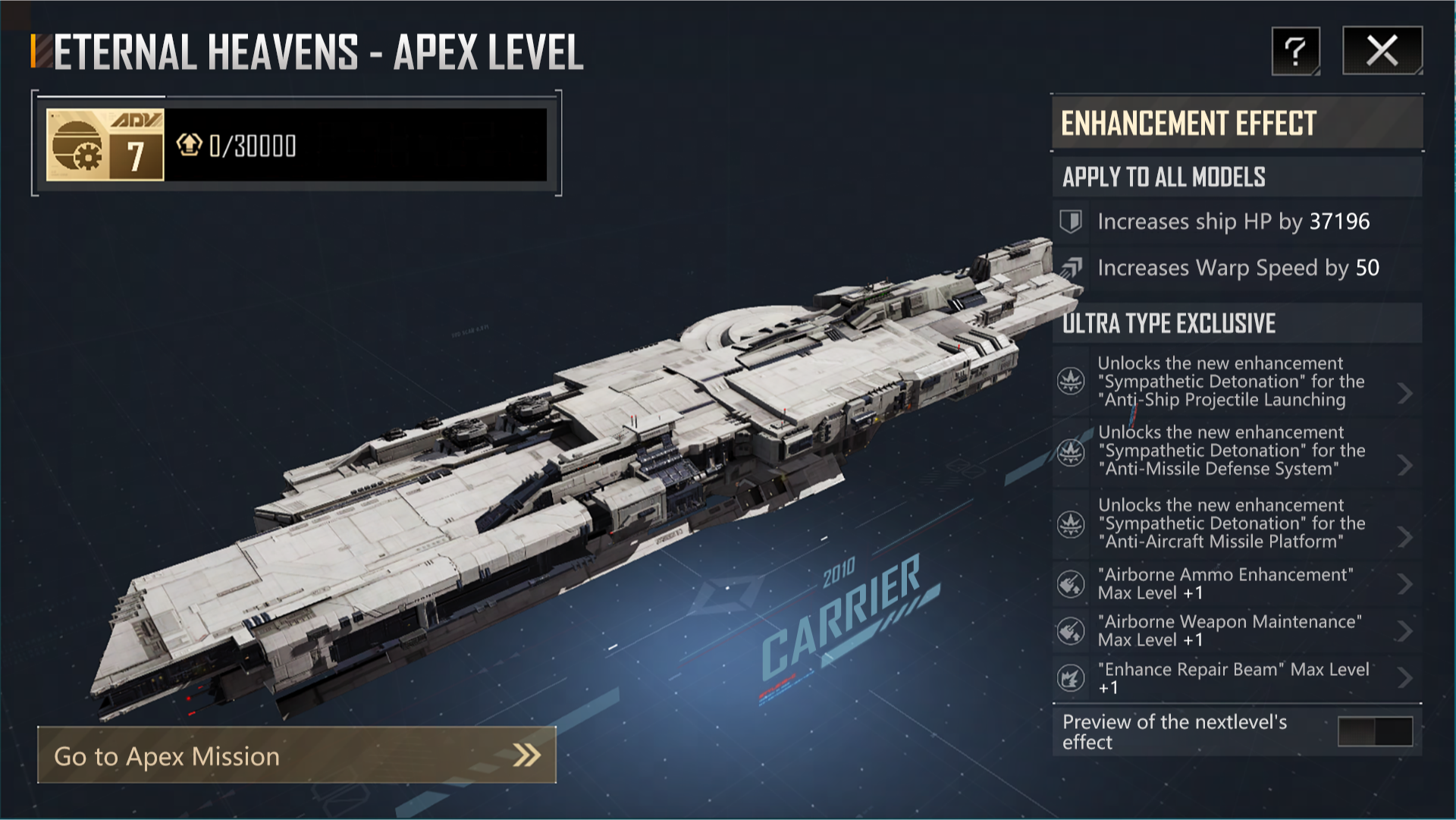Expand Anti-Missile Defense System enhancement details
This screenshot has width=1456, height=820.
1404,465
